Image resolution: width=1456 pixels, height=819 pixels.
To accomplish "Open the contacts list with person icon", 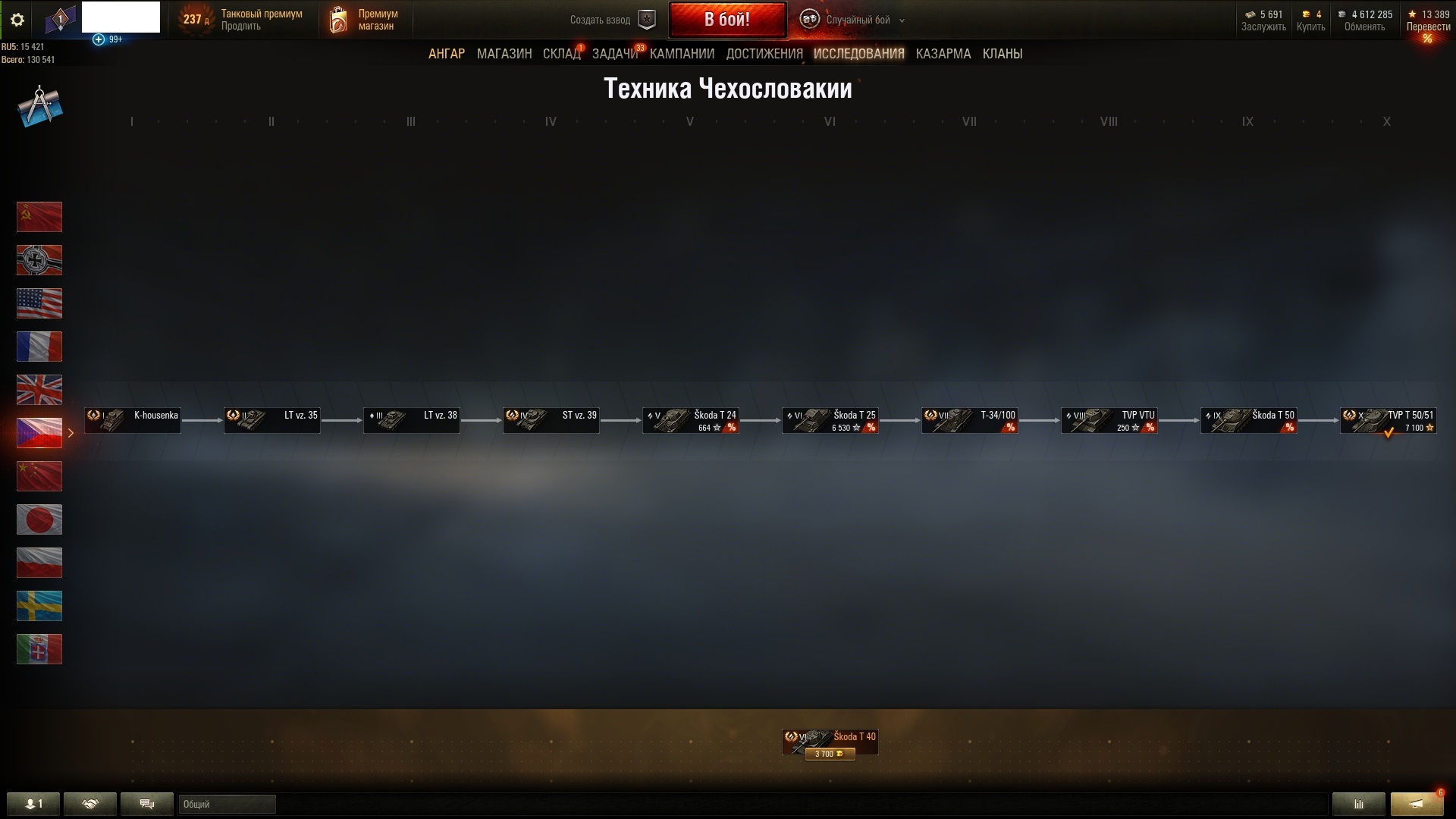I will (x=32, y=804).
